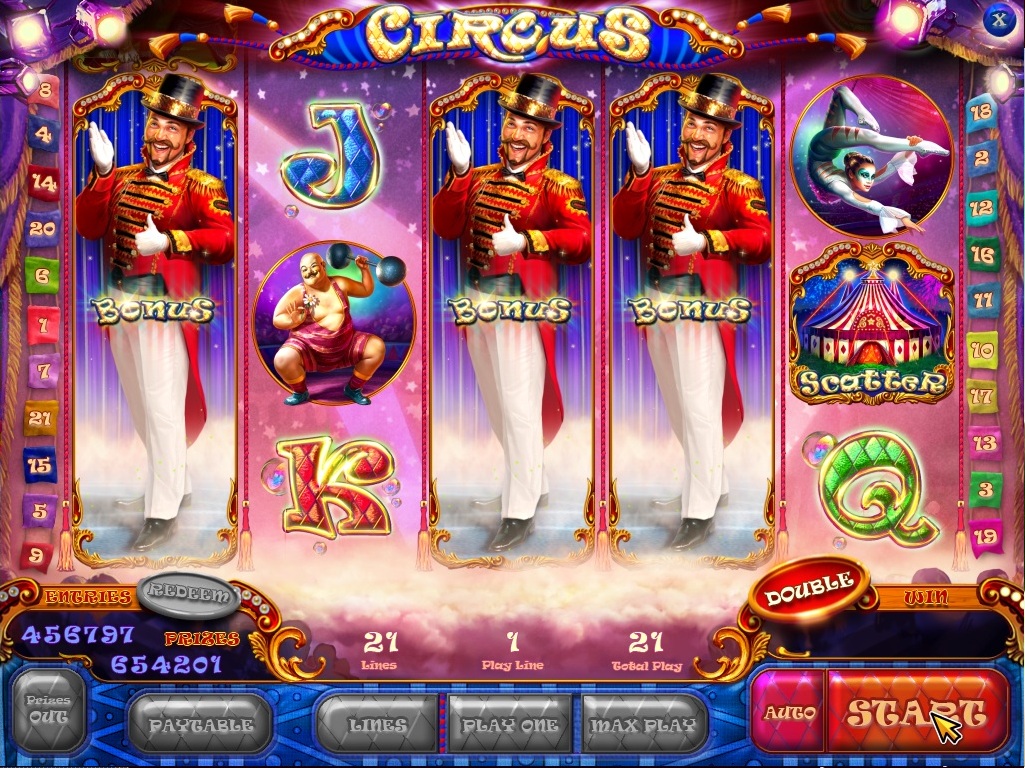
Task: Select the PLAY ONE button
Action: pos(510,724)
